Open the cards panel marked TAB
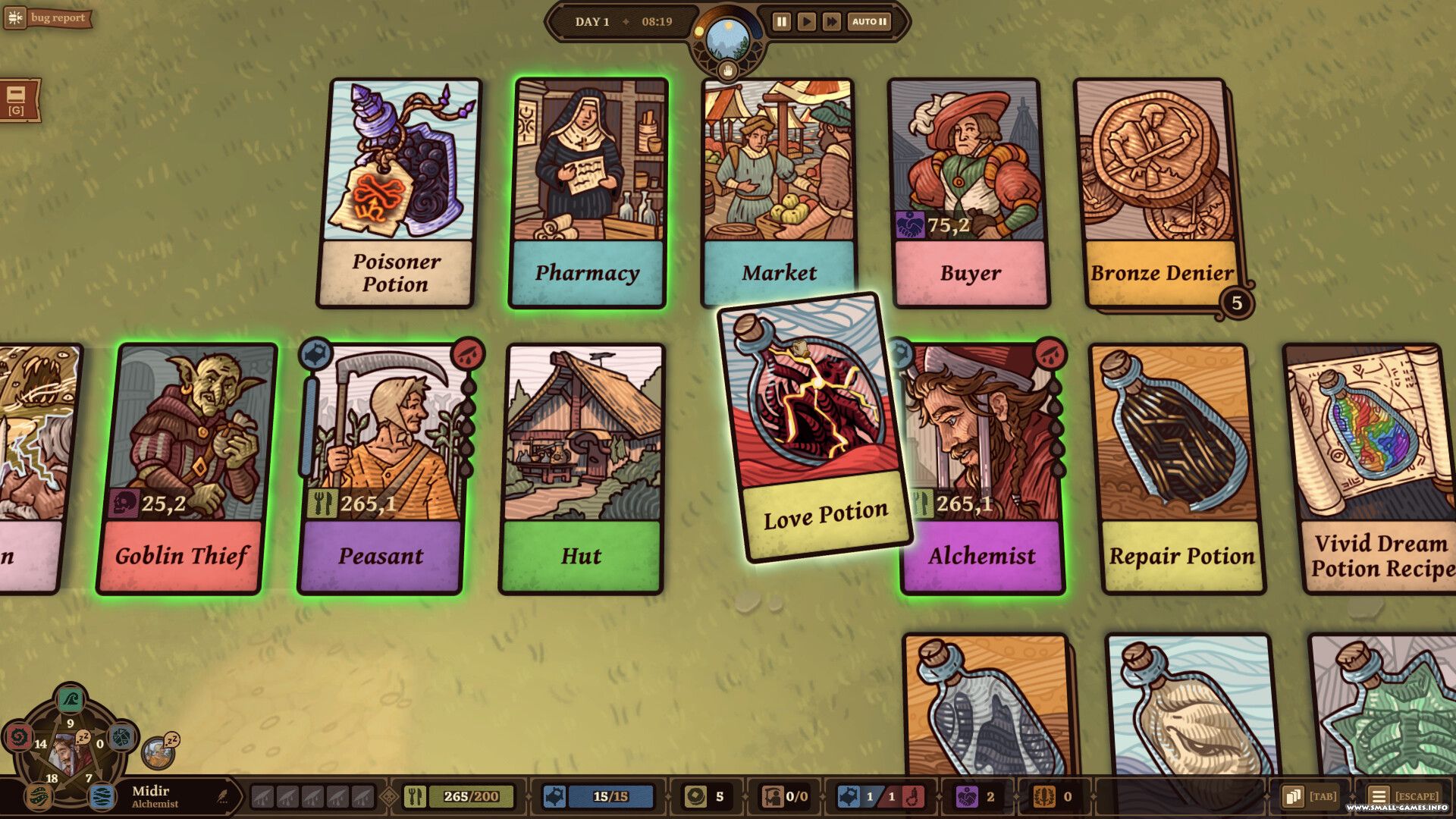The width and height of the screenshot is (1456, 819). [x=1310, y=796]
